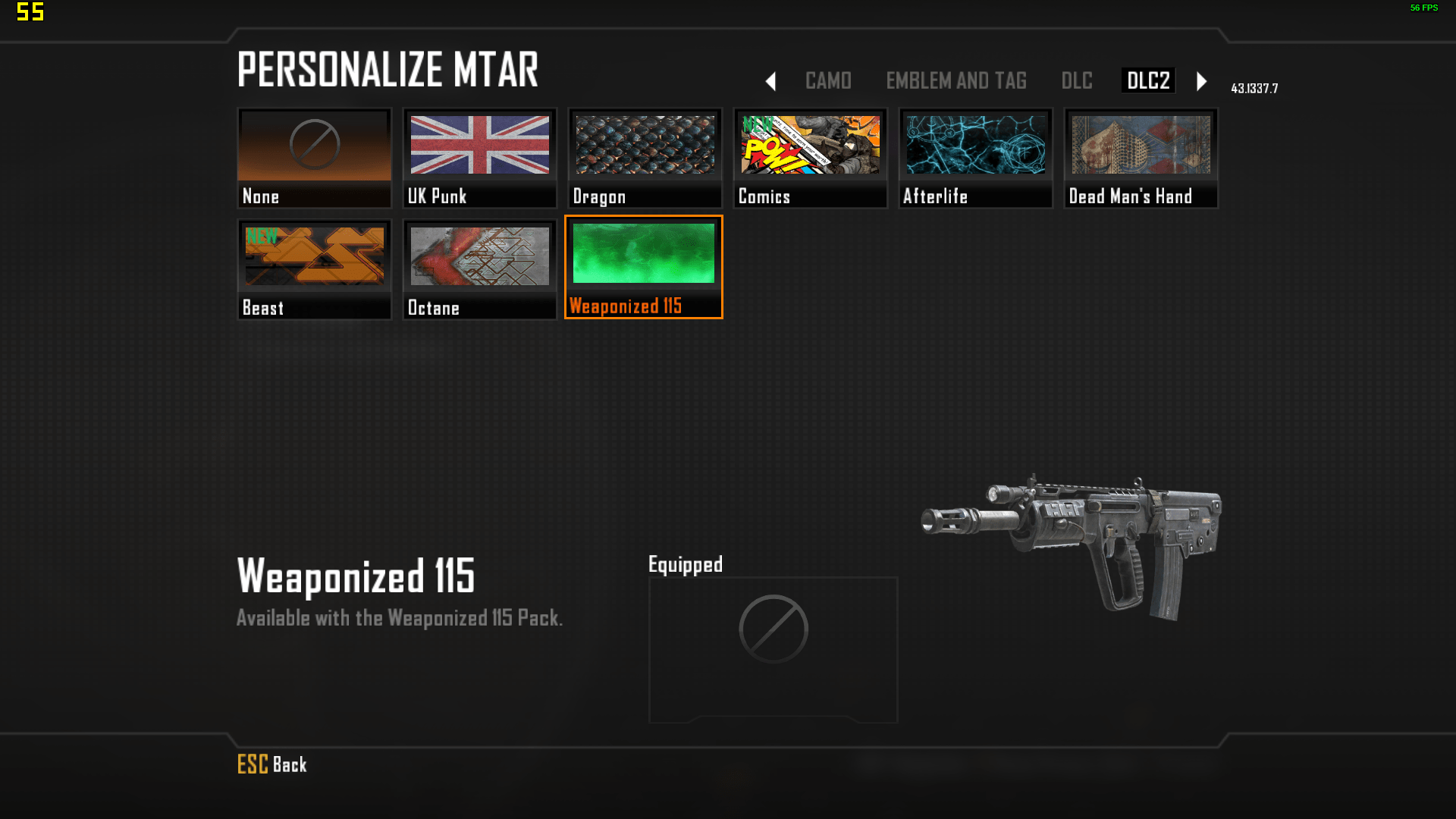This screenshot has height=819, width=1456.
Task: Select Dead Man's Hand camo
Action: click(1141, 158)
